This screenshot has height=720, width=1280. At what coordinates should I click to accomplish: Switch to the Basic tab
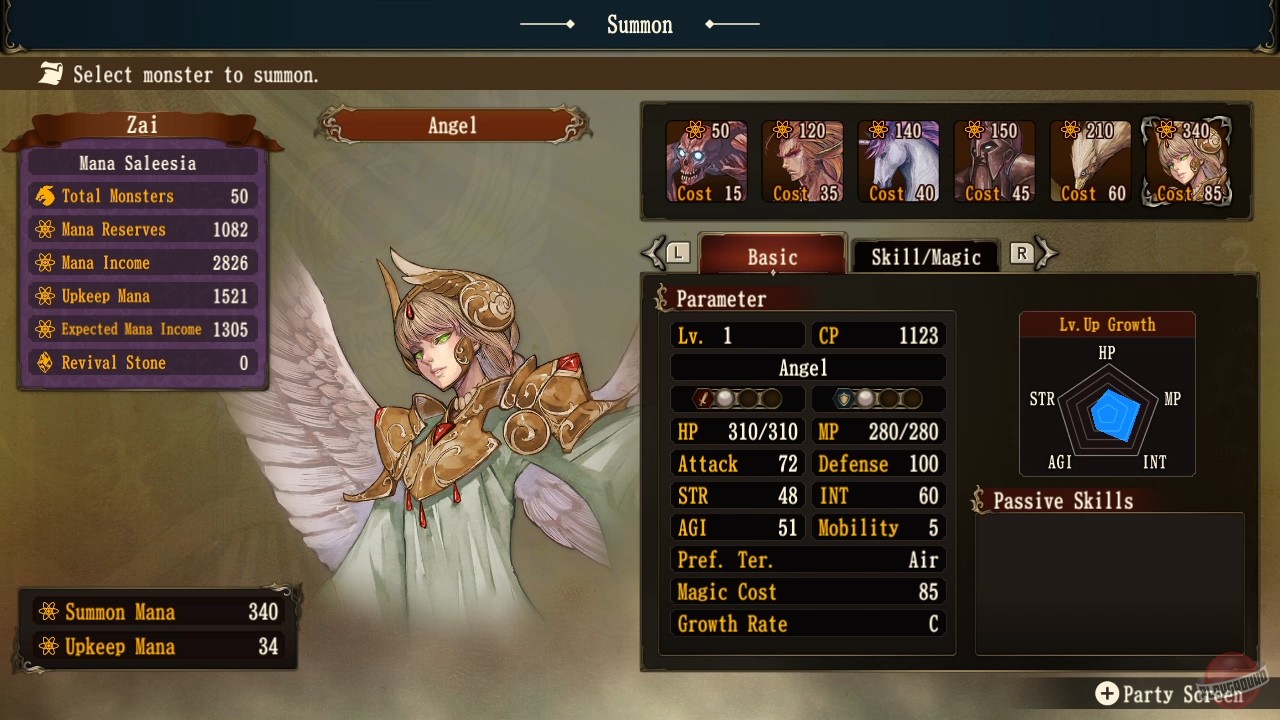tap(772, 256)
